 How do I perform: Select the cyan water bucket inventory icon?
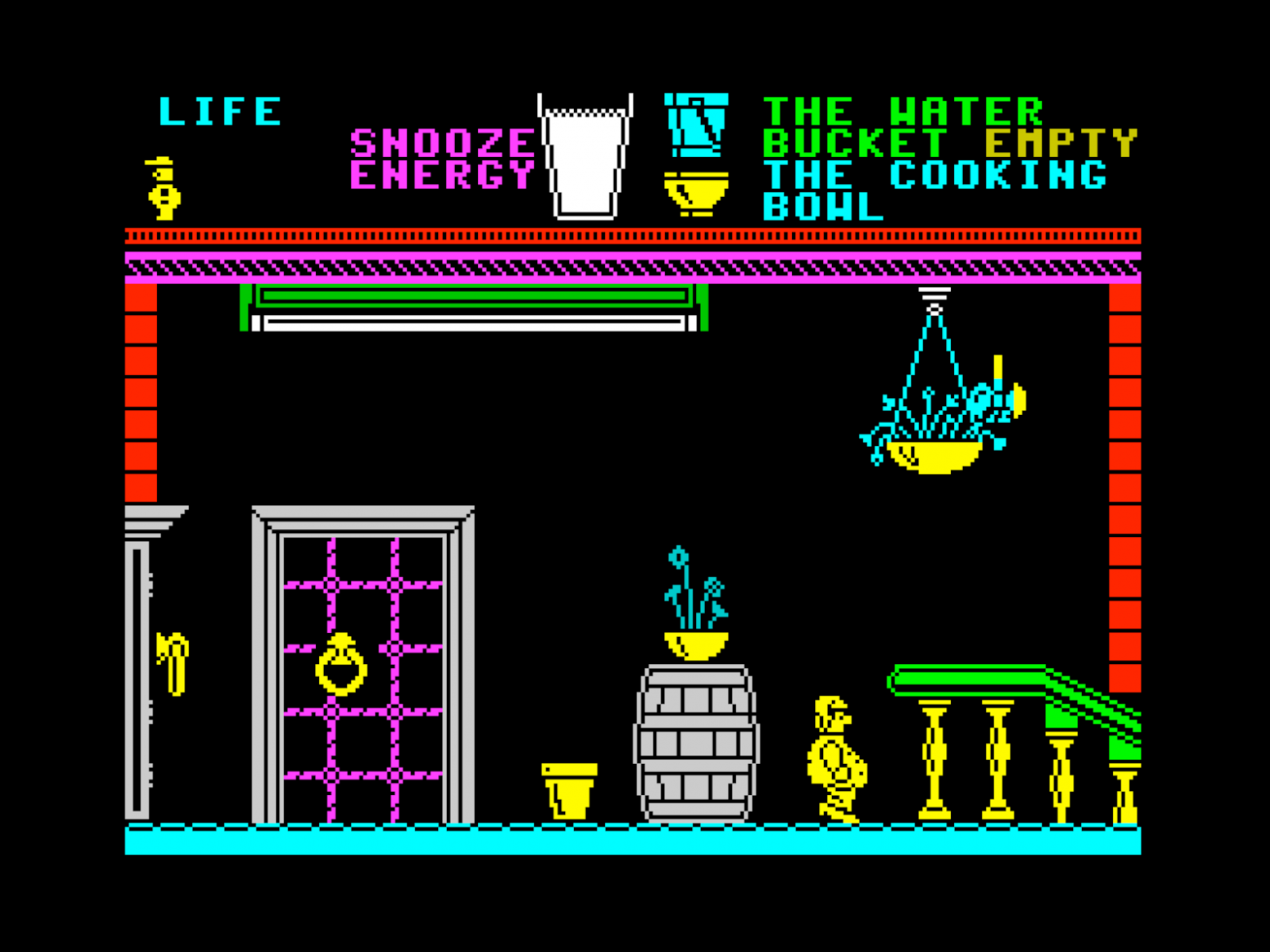pyautogui.click(x=696, y=125)
